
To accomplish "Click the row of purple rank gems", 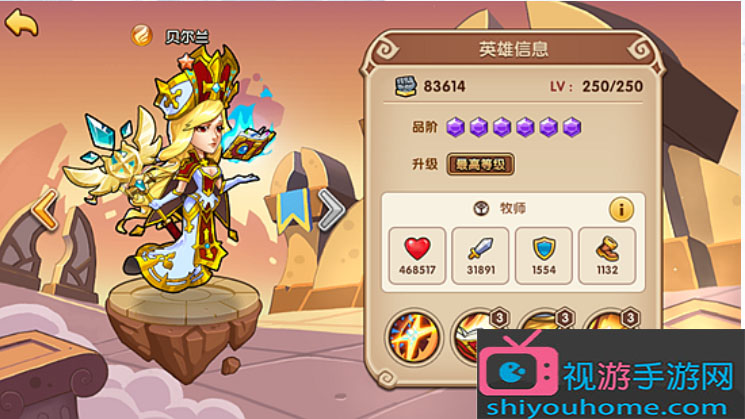I will click(514, 127).
